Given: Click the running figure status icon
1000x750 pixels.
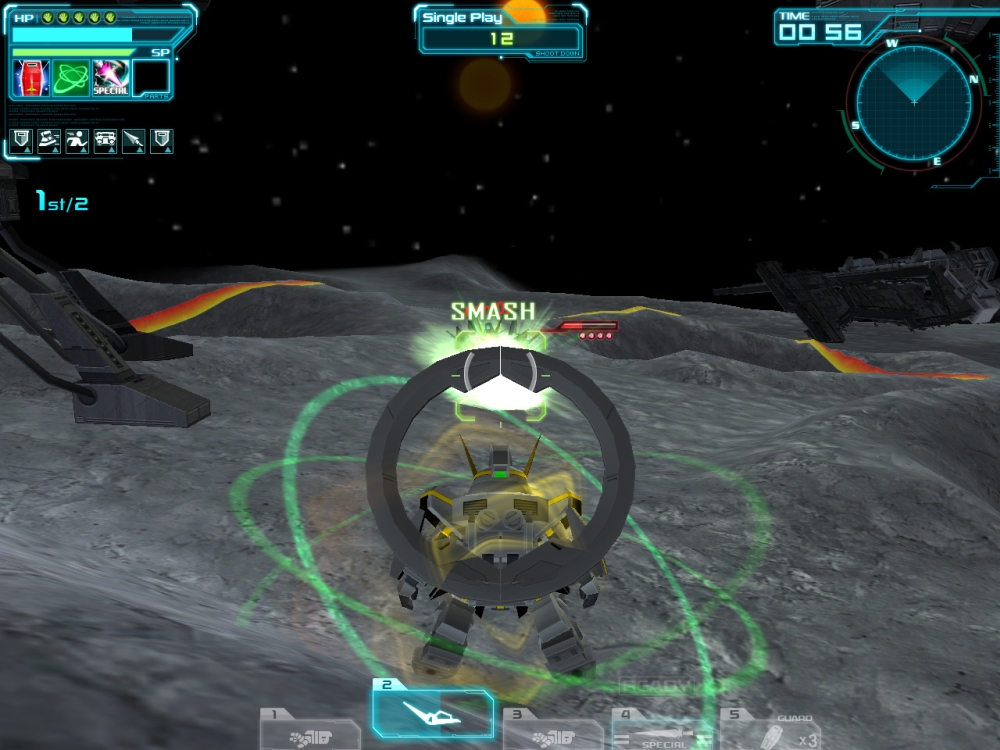Looking at the screenshot, I should pyautogui.click(x=77, y=141).
